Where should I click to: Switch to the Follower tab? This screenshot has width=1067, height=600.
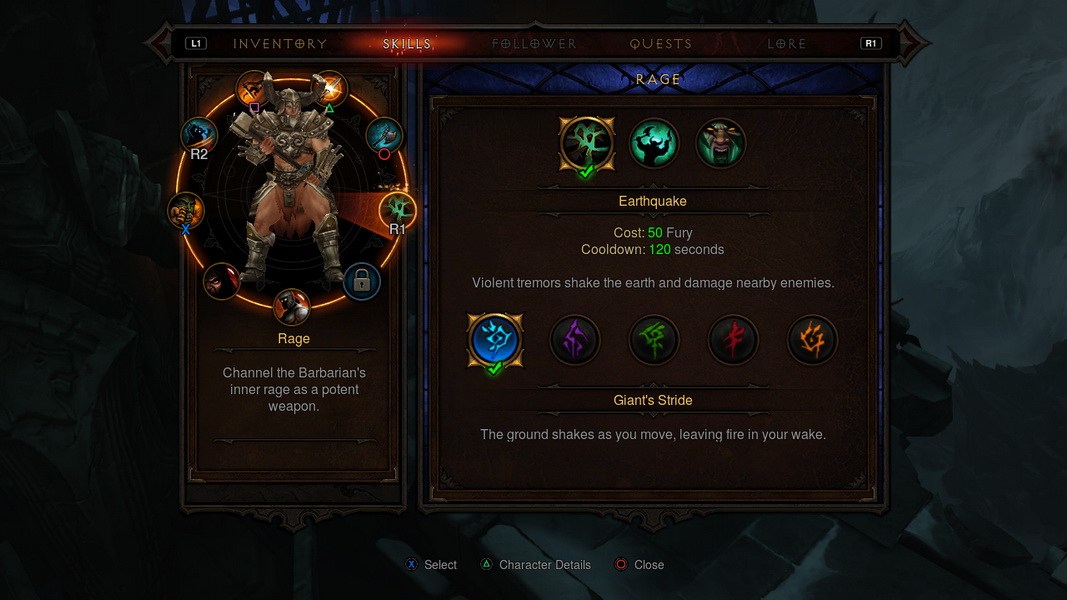point(534,44)
